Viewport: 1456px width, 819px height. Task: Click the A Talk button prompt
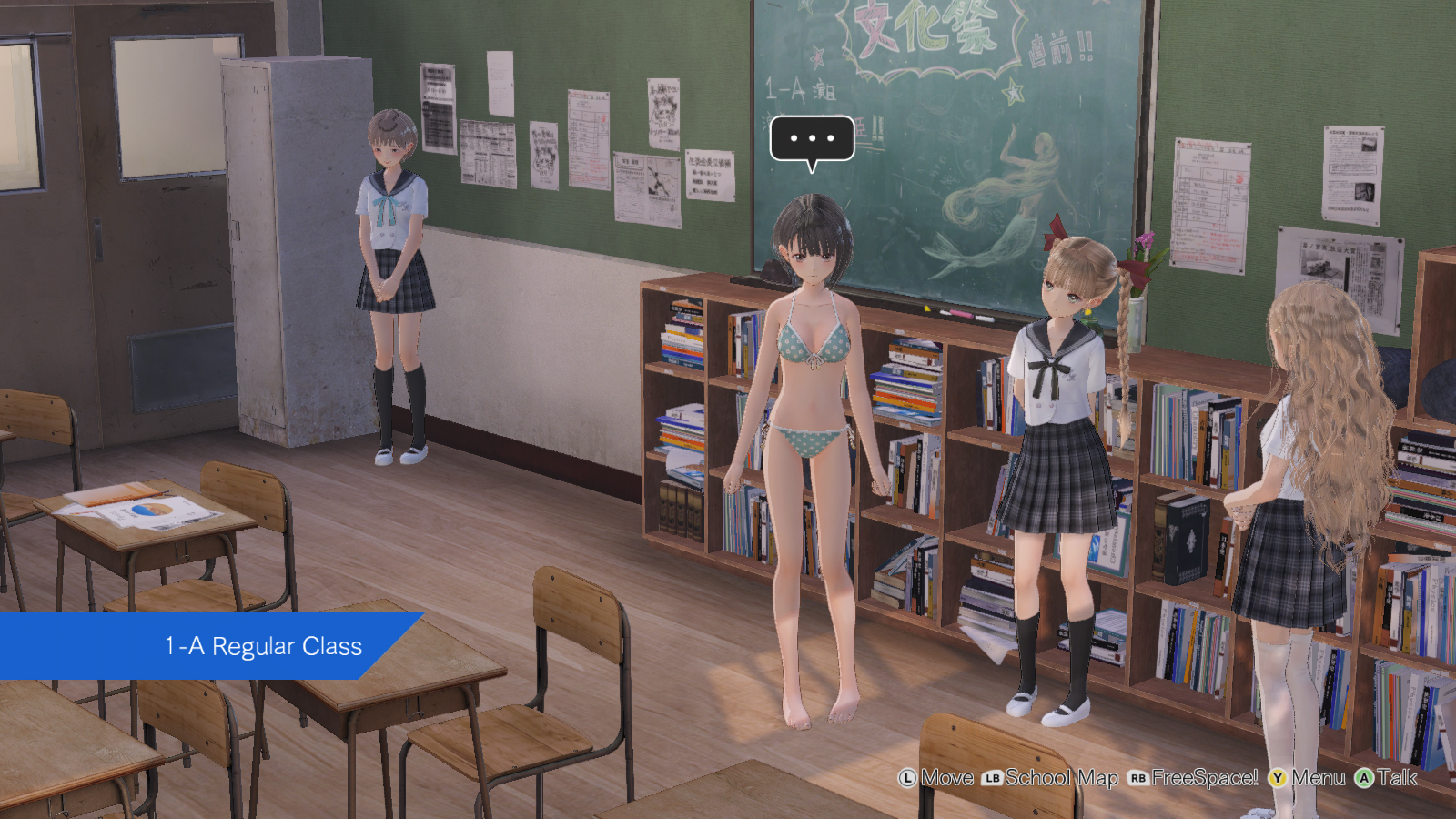tap(1393, 779)
